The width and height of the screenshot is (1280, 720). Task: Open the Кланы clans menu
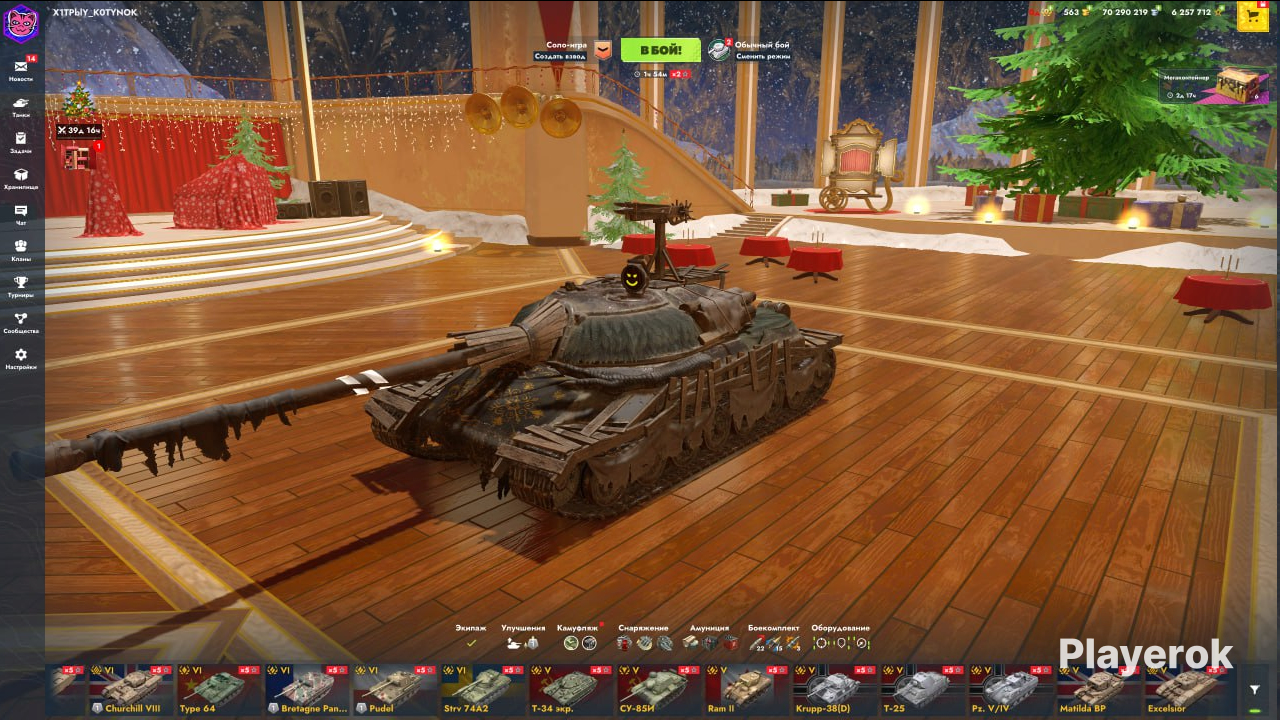tap(21, 250)
